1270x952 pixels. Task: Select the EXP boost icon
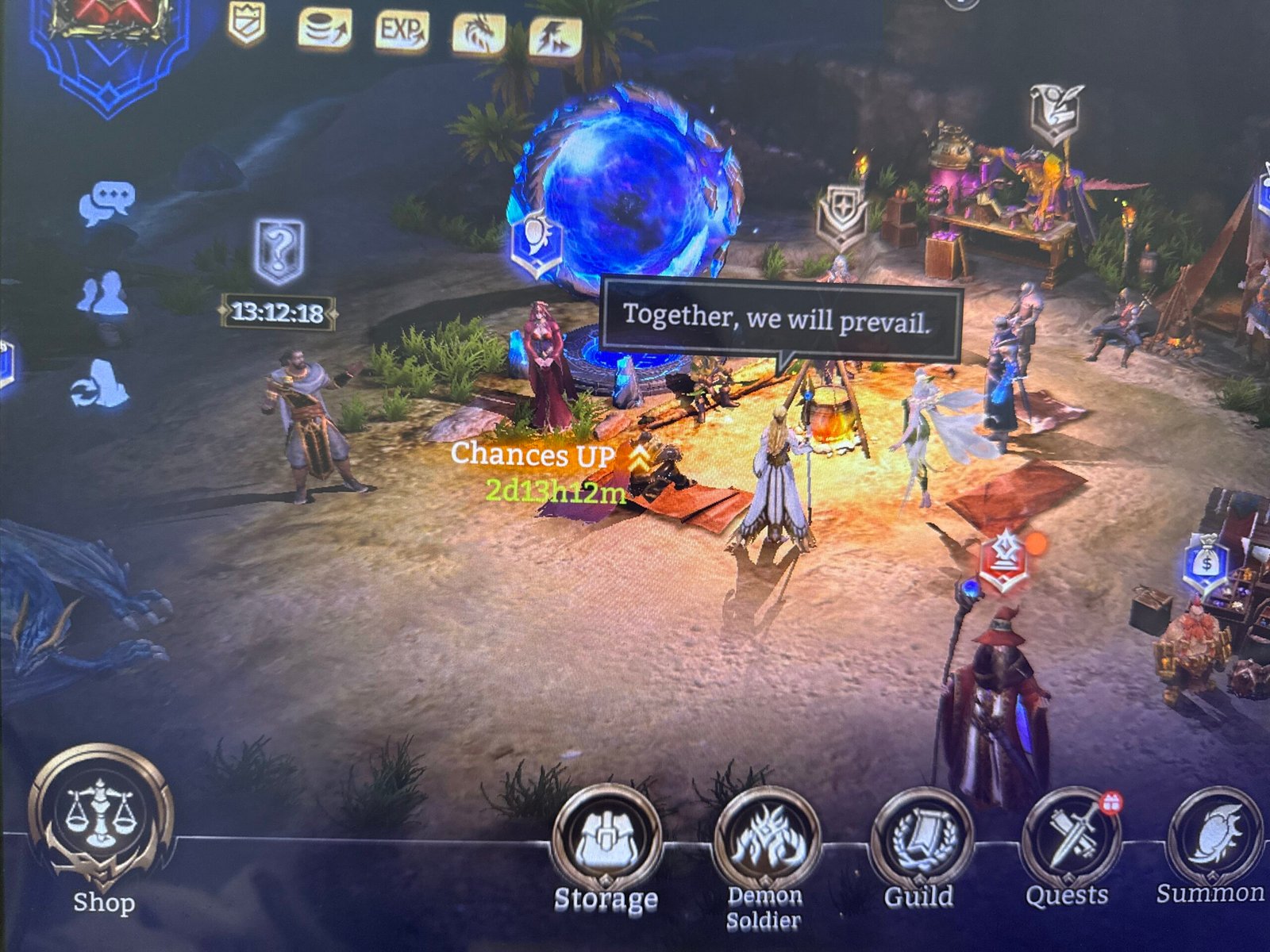tap(401, 32)
